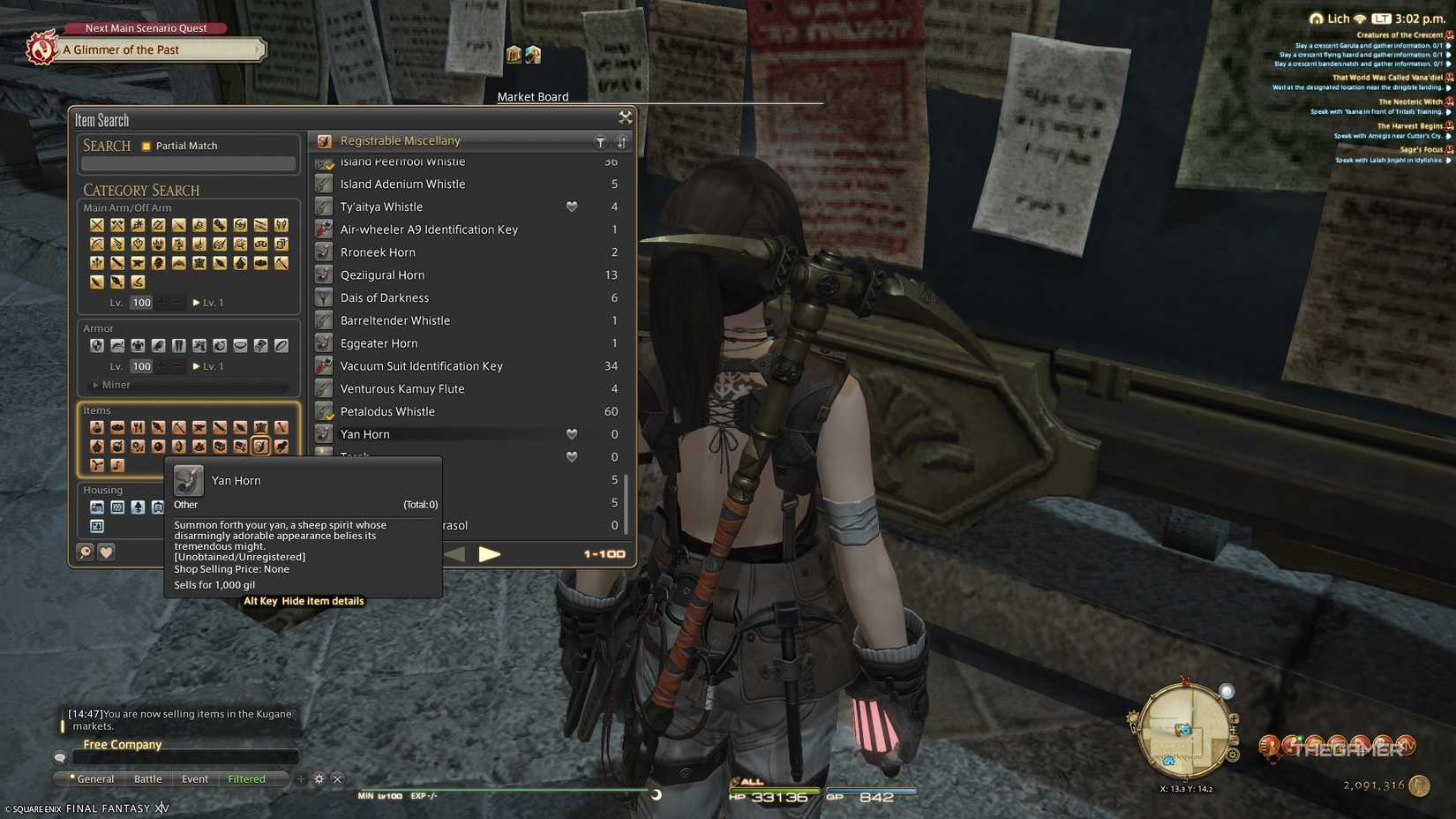Open the sort order control beside the filter icon
The height and width of the screenshot is (819, 1456).
click(x=622, y=141)
